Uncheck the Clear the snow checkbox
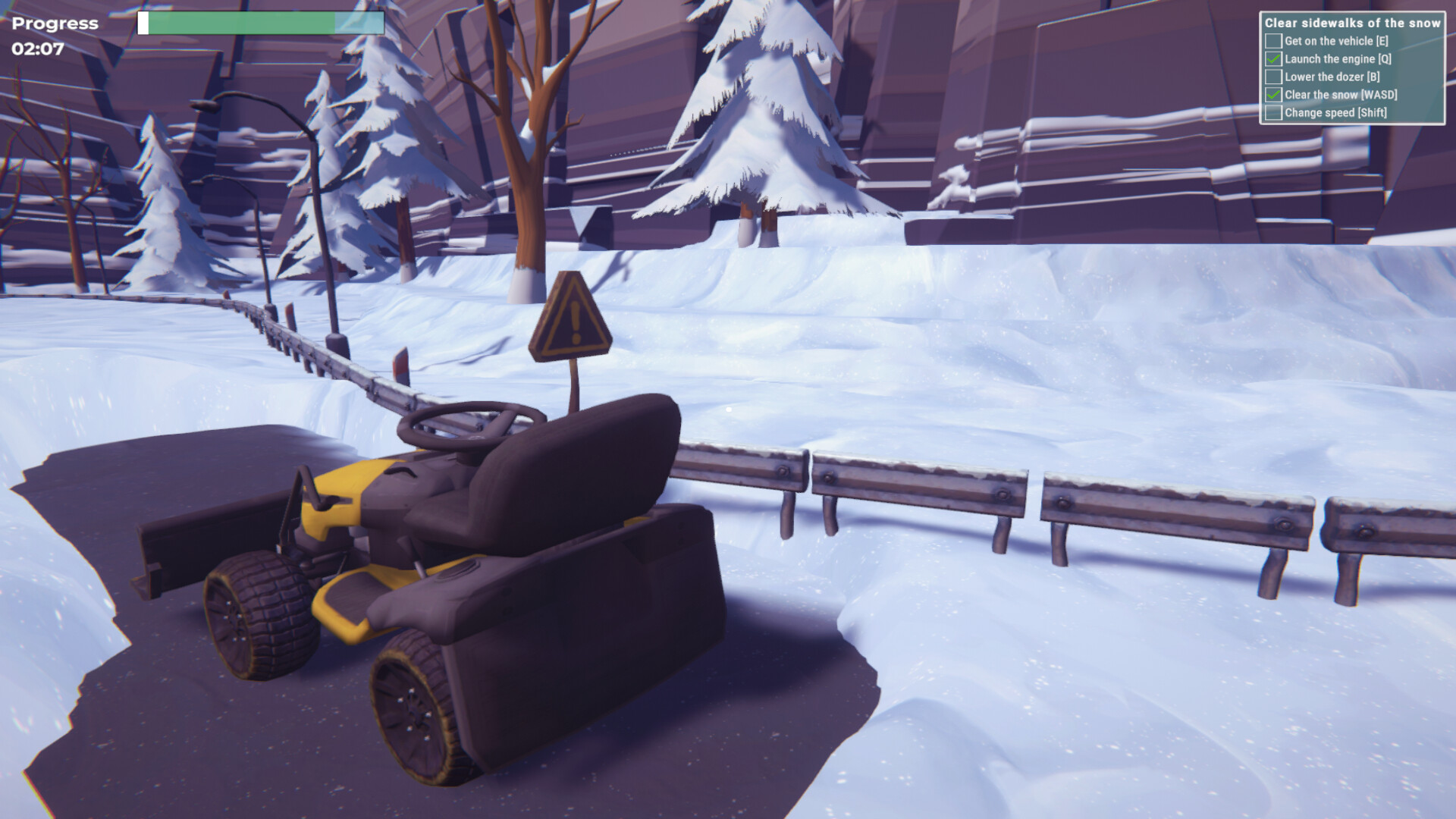The width and height of the screenshot is (1456, 819). (x=1272, y=95)
